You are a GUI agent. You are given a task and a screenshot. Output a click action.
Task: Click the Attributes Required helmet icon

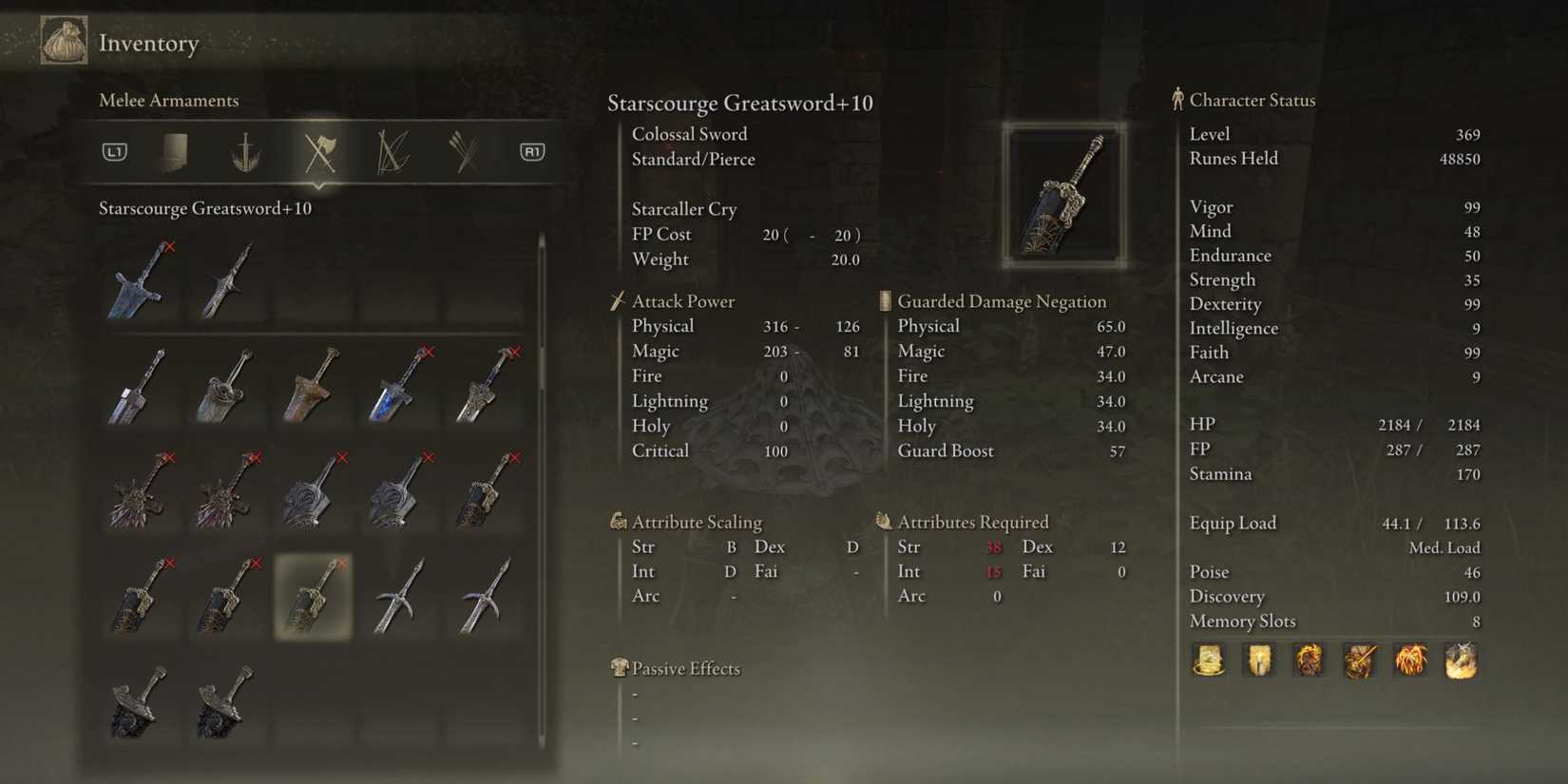click(884, 522)
